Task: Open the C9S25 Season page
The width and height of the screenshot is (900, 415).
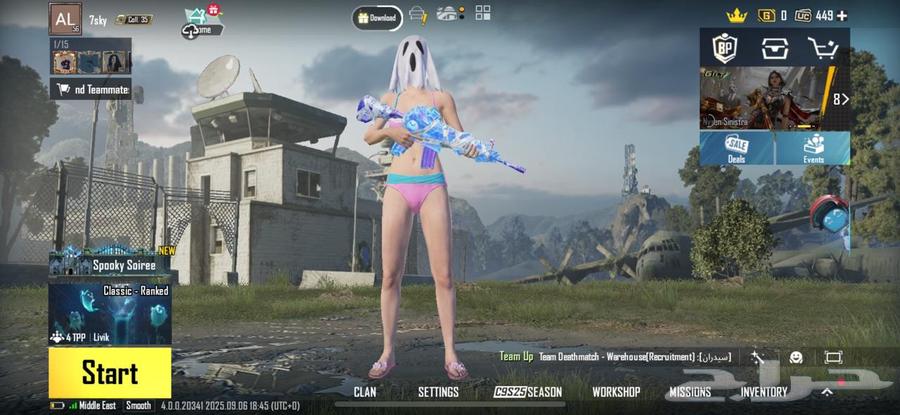Action: point(528,392)
